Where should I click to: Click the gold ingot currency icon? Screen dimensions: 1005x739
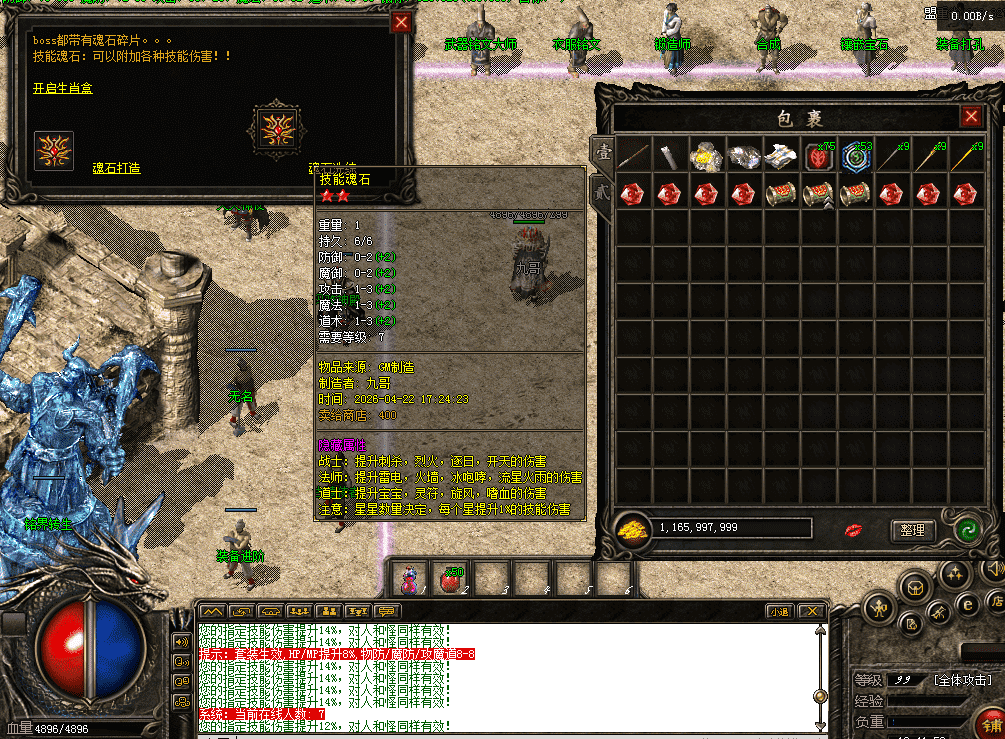[632, 528]
